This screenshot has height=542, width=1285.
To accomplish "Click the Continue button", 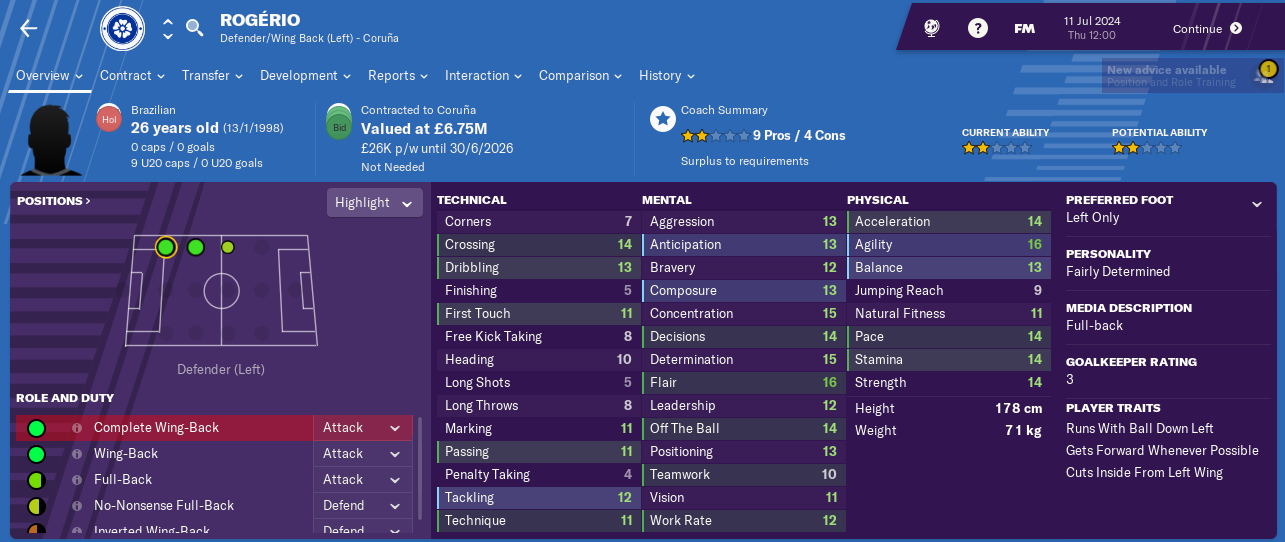I will pyautogui.click(x=1207, y=29).
